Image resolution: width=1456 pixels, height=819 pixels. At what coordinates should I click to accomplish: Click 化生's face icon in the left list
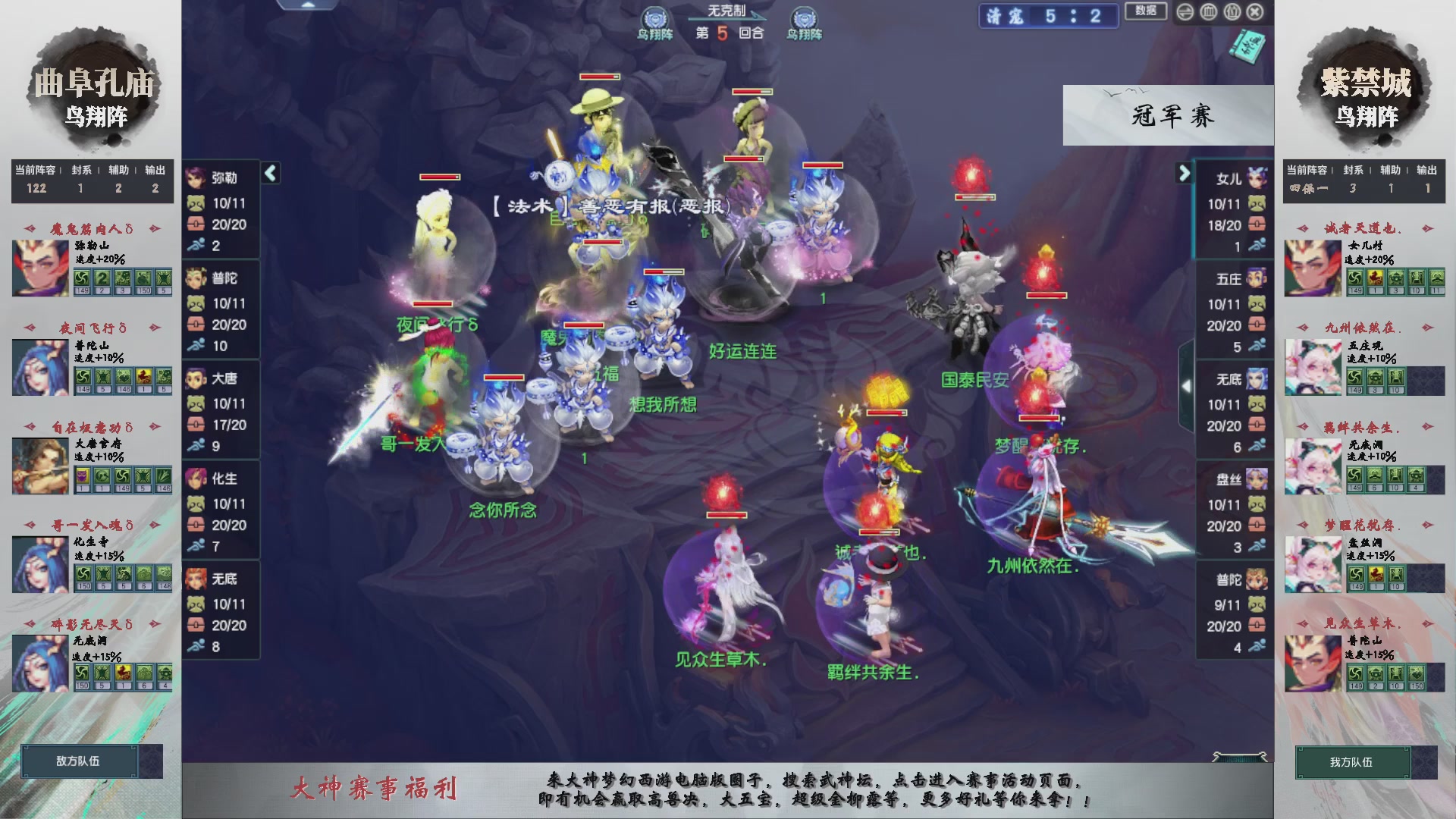click(x=197, y=479)
